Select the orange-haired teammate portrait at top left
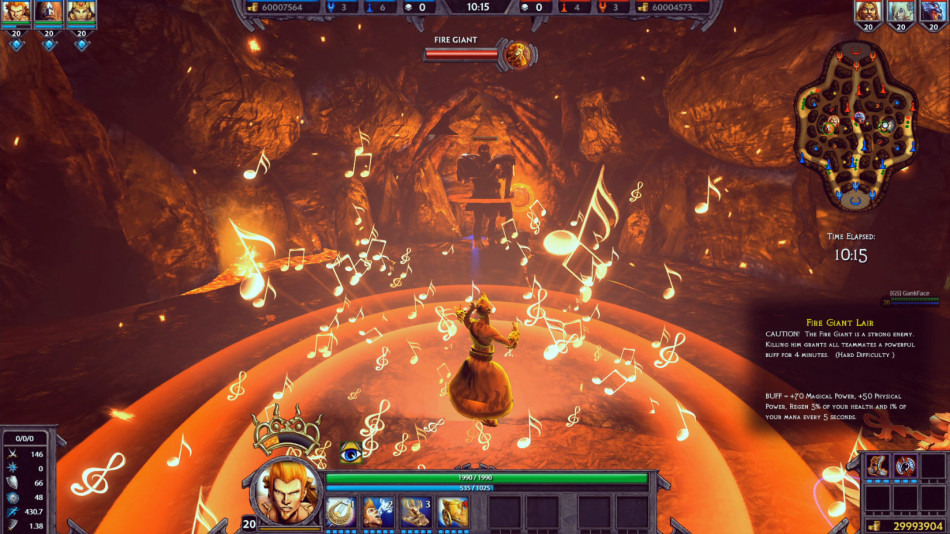 (x=17, y=12)
